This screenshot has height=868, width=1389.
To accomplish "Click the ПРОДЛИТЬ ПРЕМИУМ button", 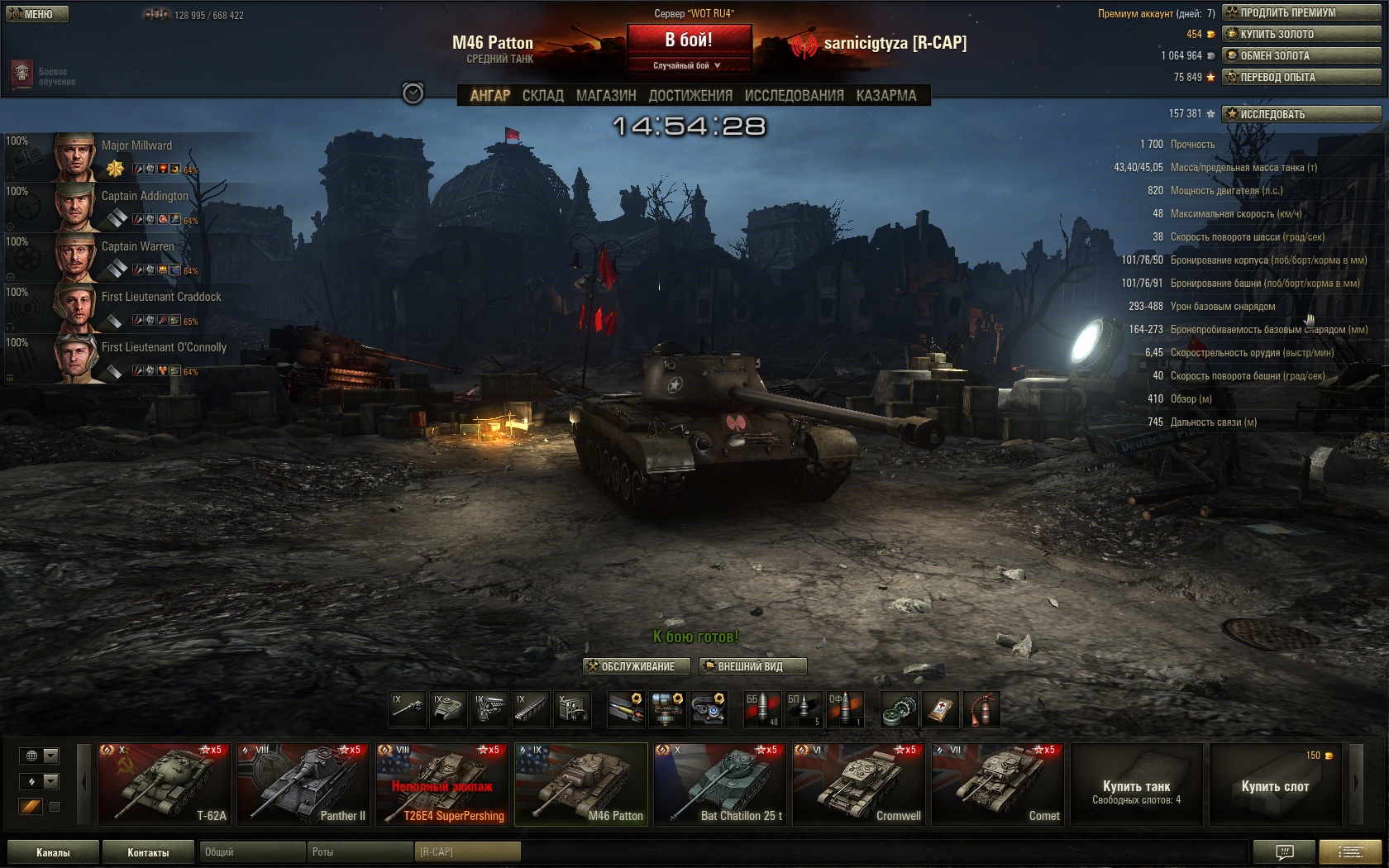I will pos(1301,12).
